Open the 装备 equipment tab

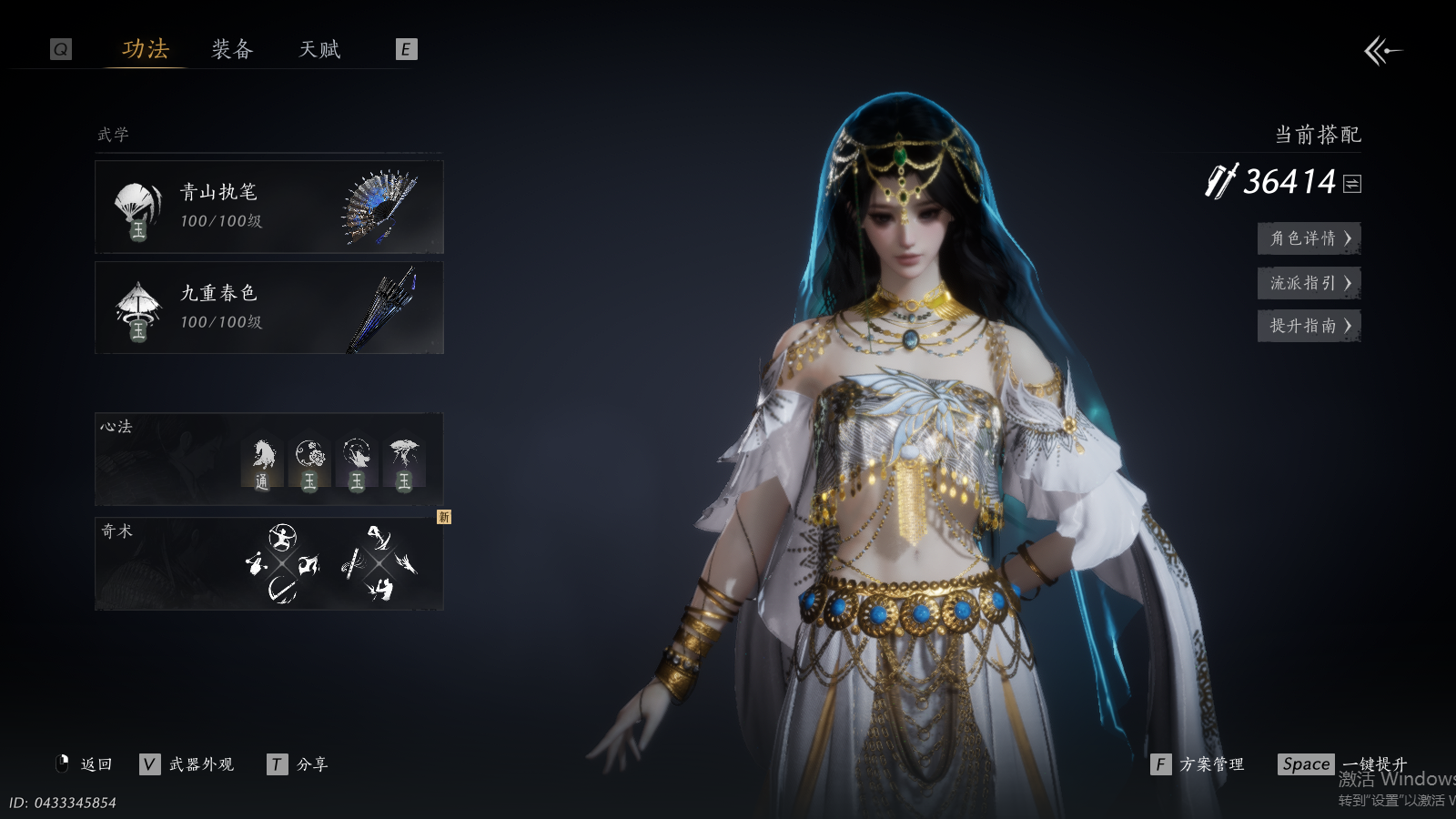(x=232, y=49)
